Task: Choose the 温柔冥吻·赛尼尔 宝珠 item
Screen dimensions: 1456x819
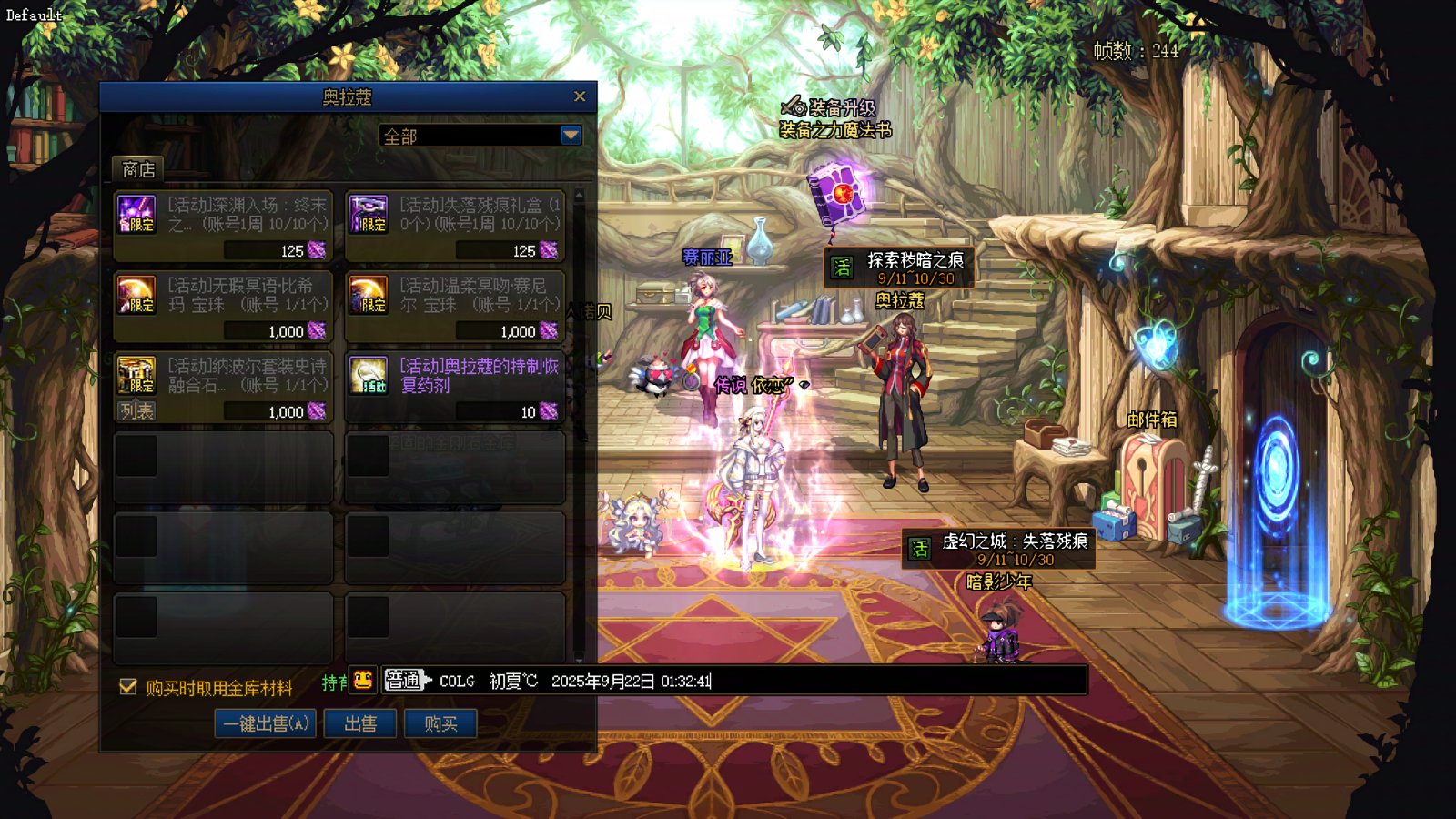Action: pyautogui.click(x=455, y=306)
